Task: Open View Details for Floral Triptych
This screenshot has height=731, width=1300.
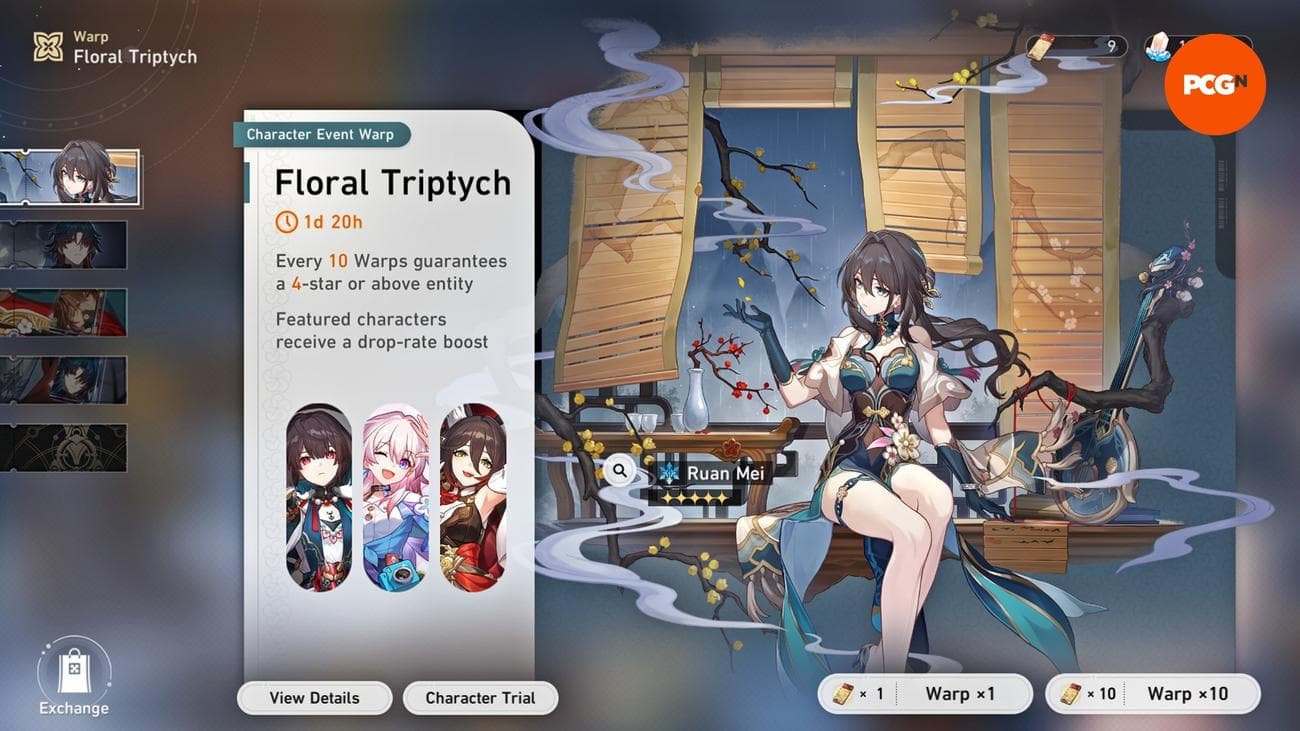Action: pyautogui.click(x=314, y=697)
